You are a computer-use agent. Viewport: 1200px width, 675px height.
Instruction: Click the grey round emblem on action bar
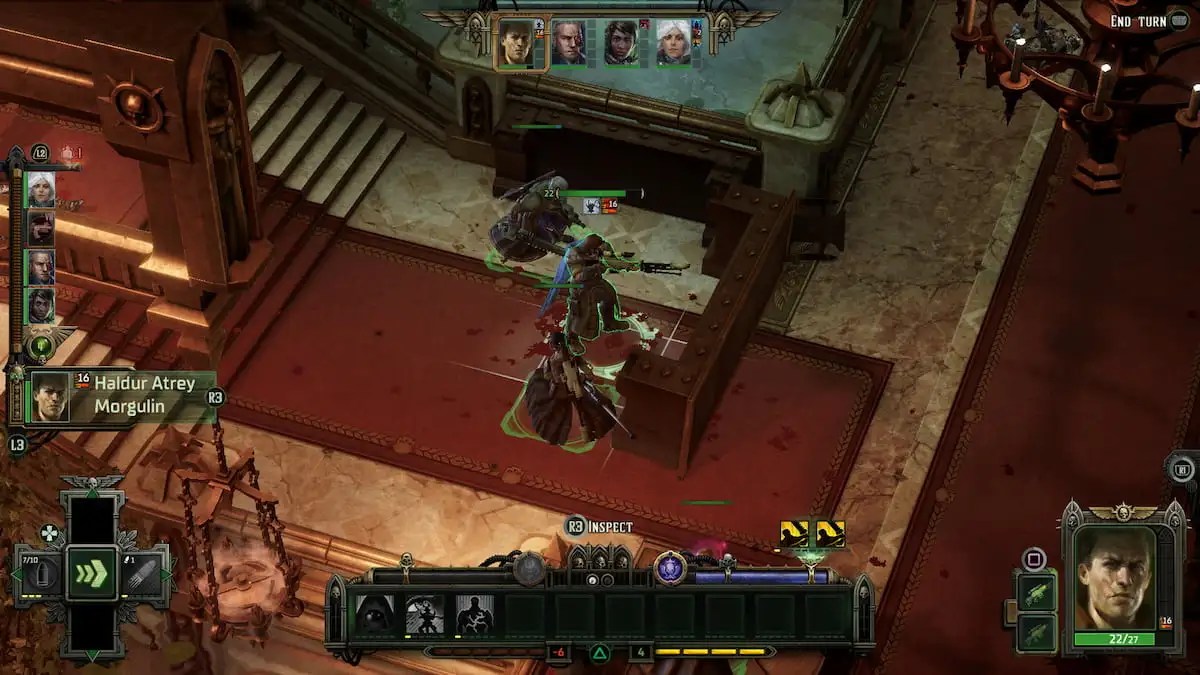coord(529,569)
